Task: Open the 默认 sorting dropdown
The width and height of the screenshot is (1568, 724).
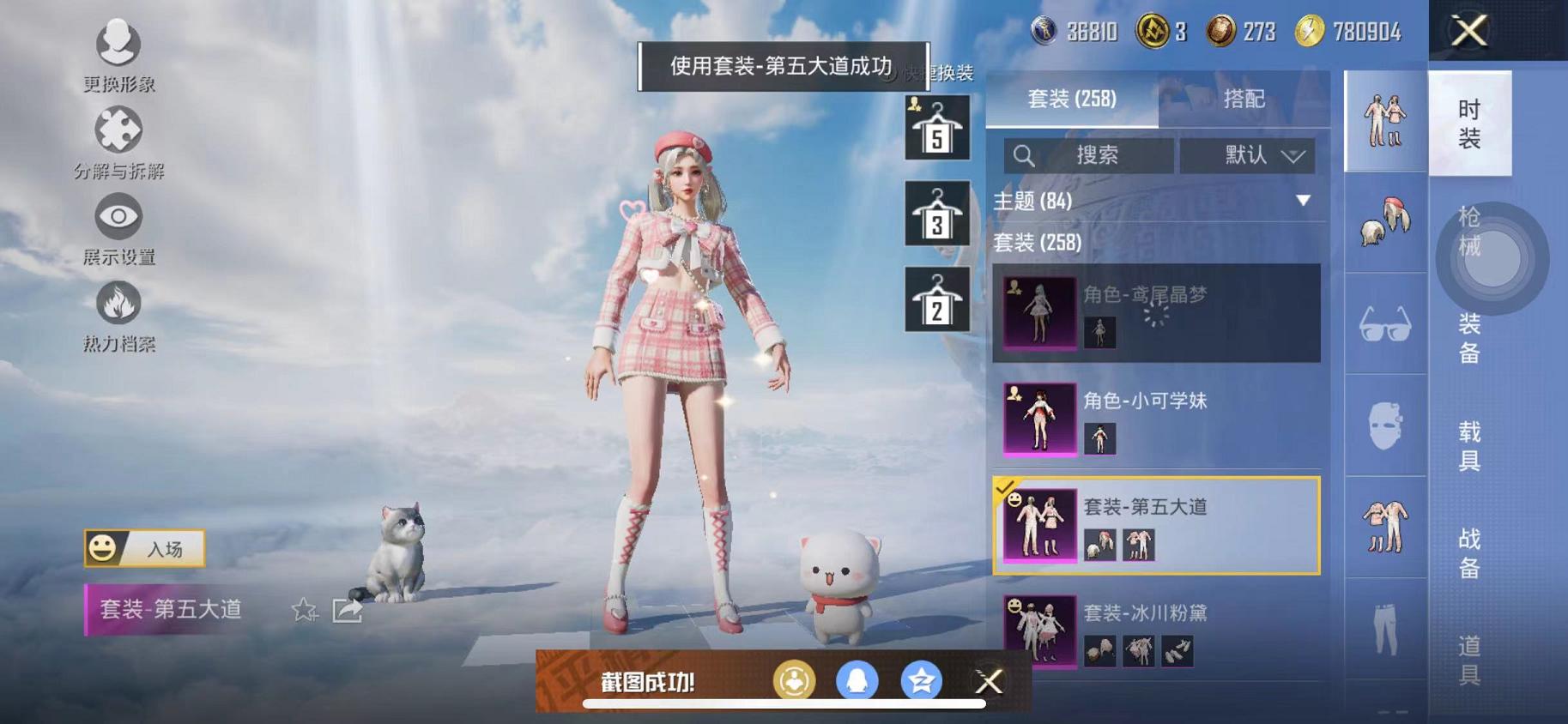Action: coord(1247,155)
